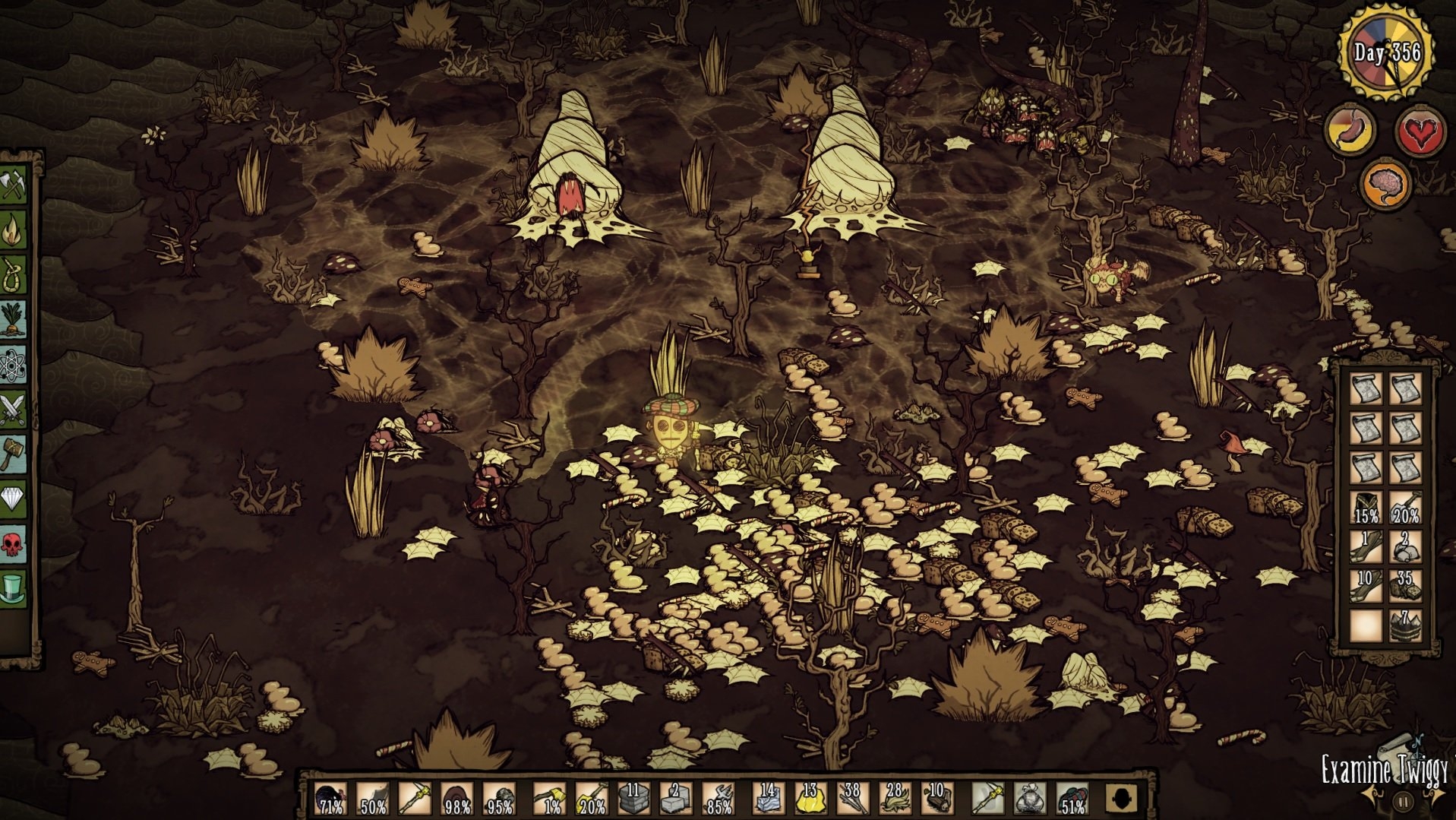
Task: Select the pitchfork at 85% durability
Action: pos(718,799)
